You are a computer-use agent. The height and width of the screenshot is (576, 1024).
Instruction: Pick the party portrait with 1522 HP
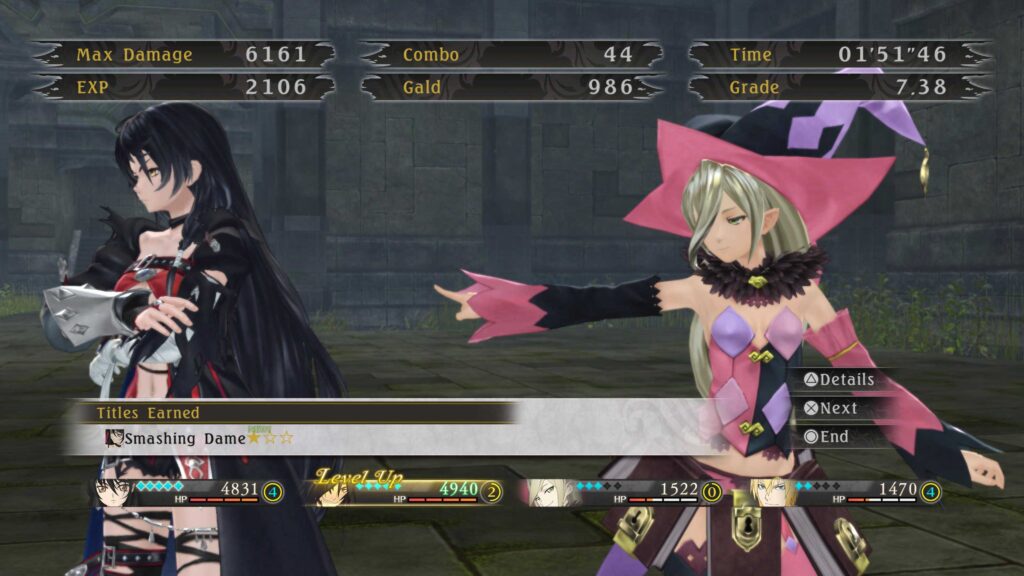(545, 492)
